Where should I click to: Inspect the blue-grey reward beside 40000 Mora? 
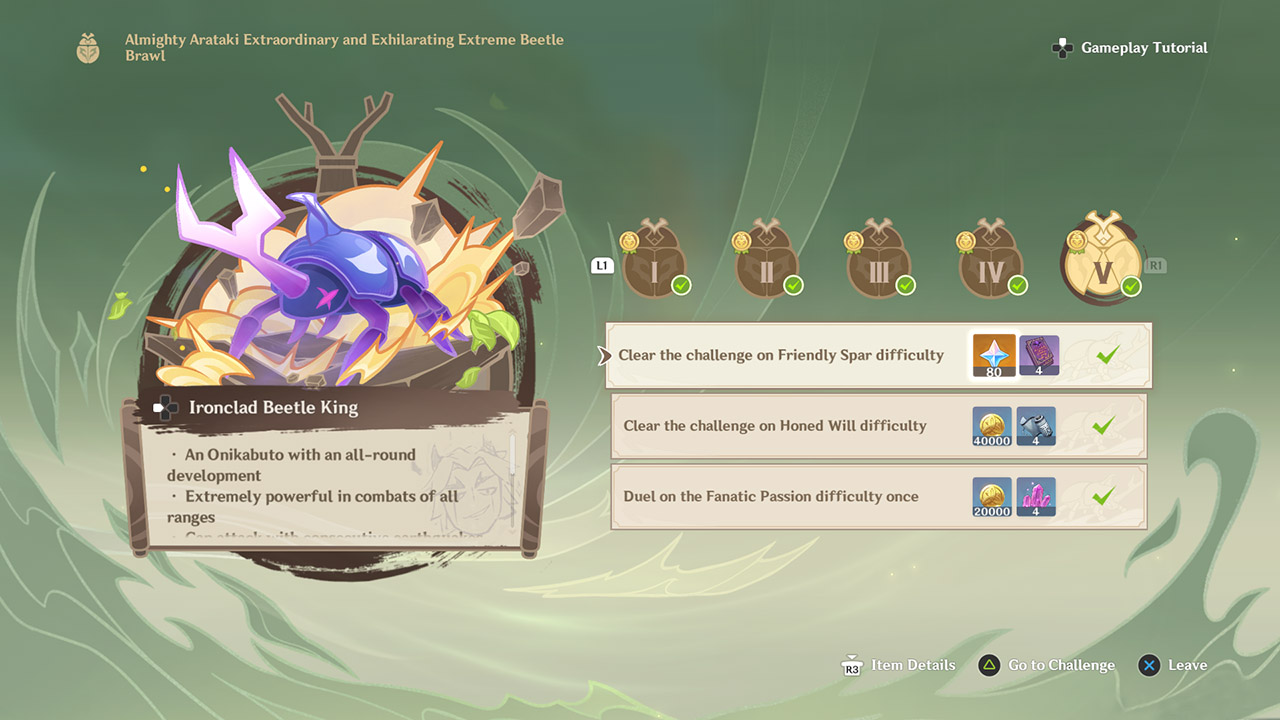click(1036, 426)
